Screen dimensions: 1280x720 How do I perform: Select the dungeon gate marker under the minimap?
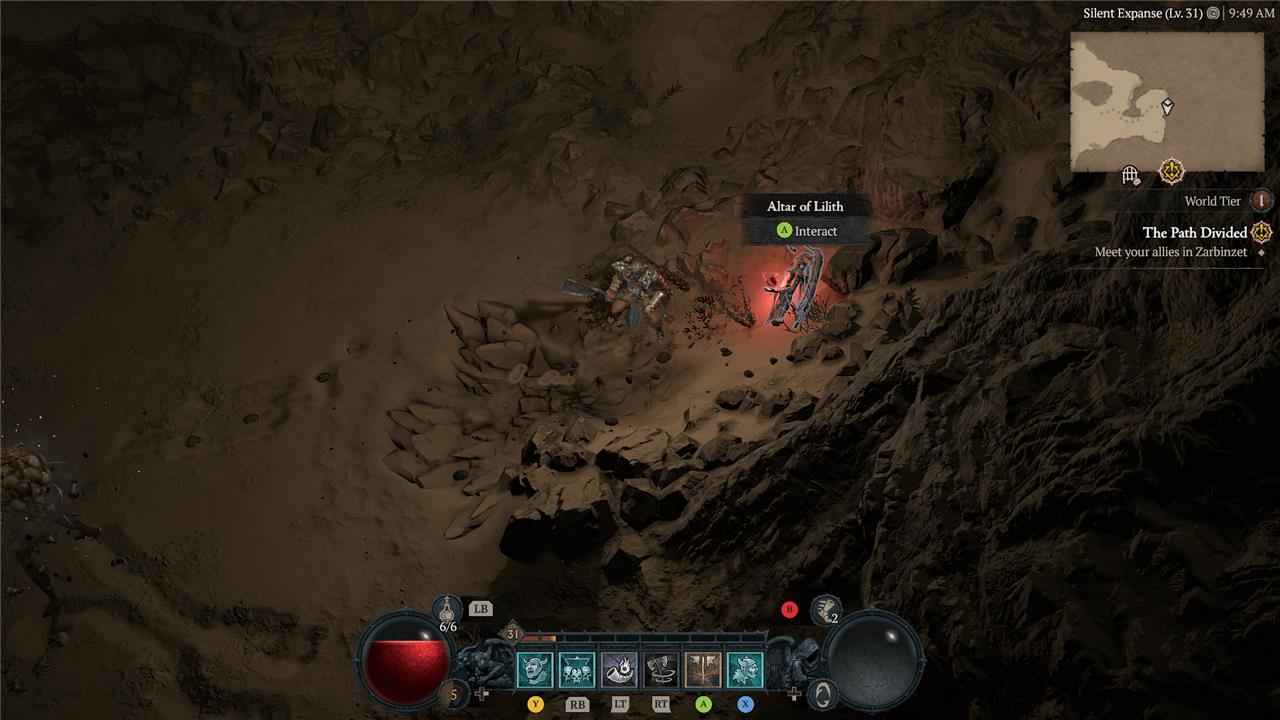[x=1131, y=176]
